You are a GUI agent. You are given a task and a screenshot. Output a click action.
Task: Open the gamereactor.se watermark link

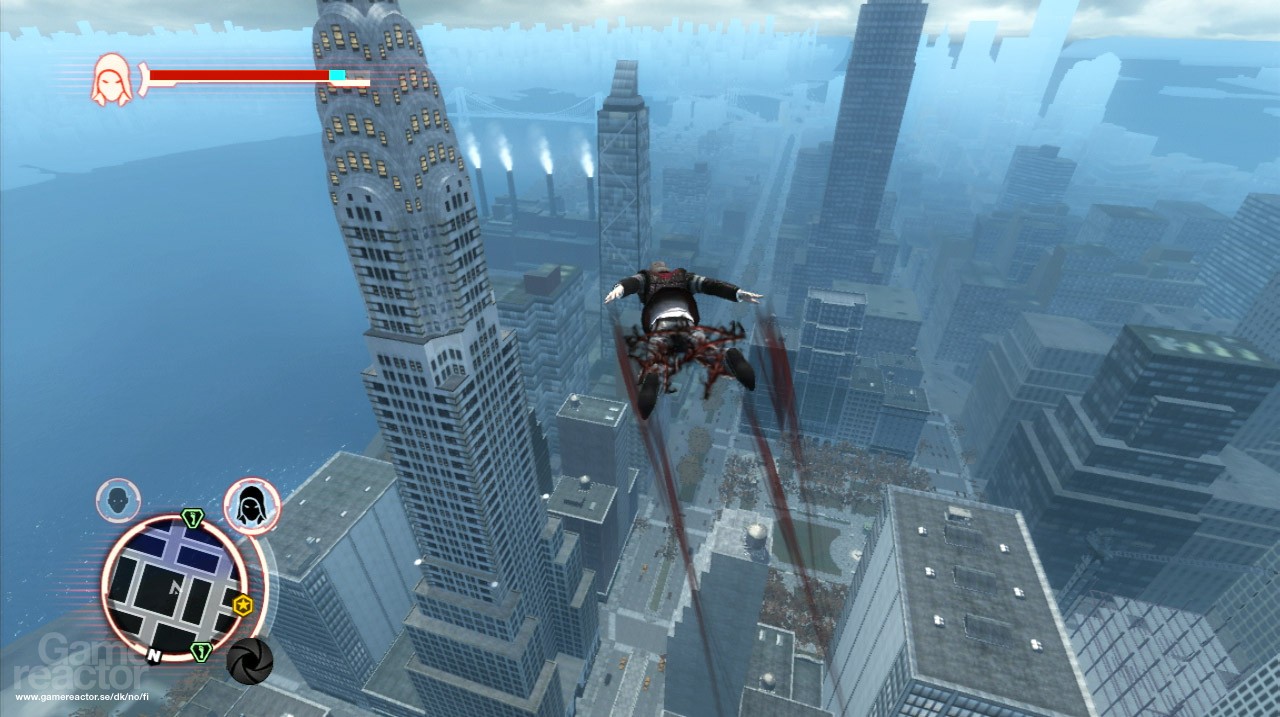82,696
